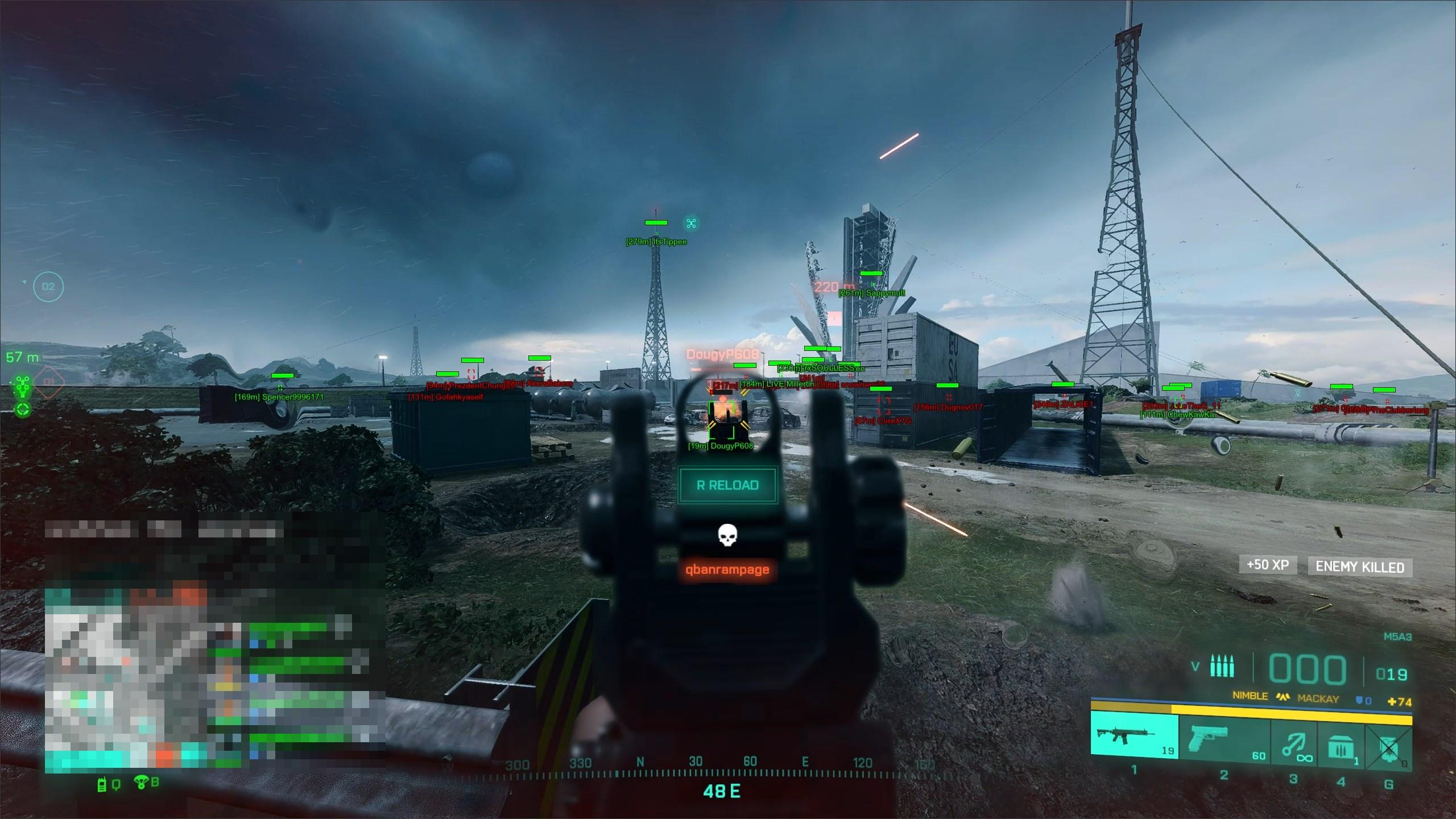Select the M5A3 assault rifle slot

click(x=1134, y=736)
